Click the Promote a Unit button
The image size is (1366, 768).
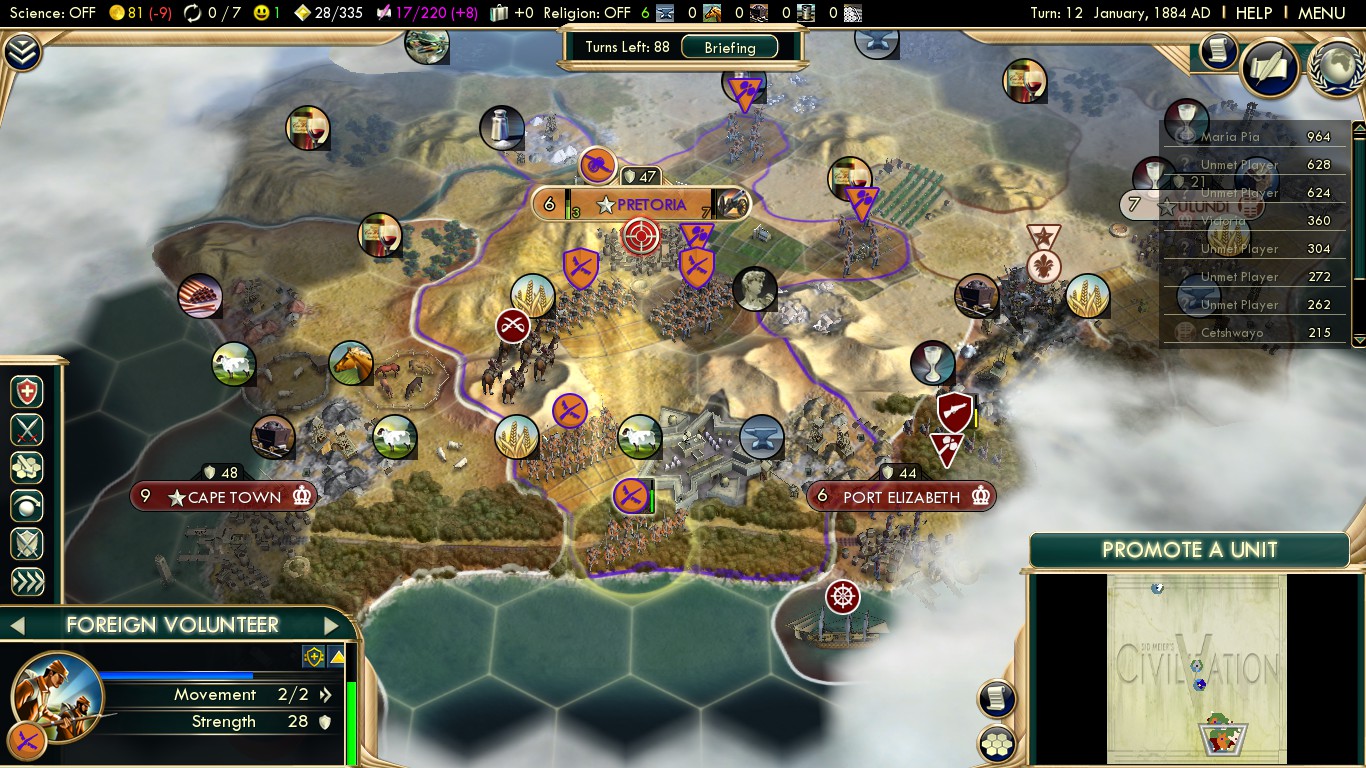1189,550
